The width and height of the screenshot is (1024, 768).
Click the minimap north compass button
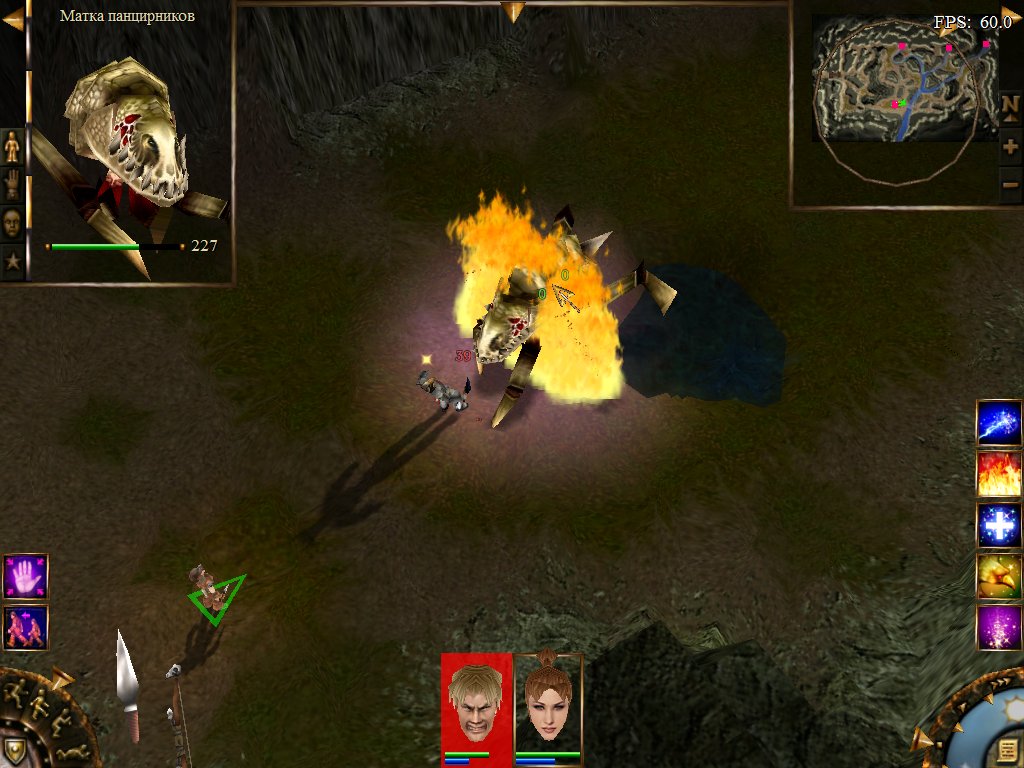pyautogui.click(x=1010, y=104)
